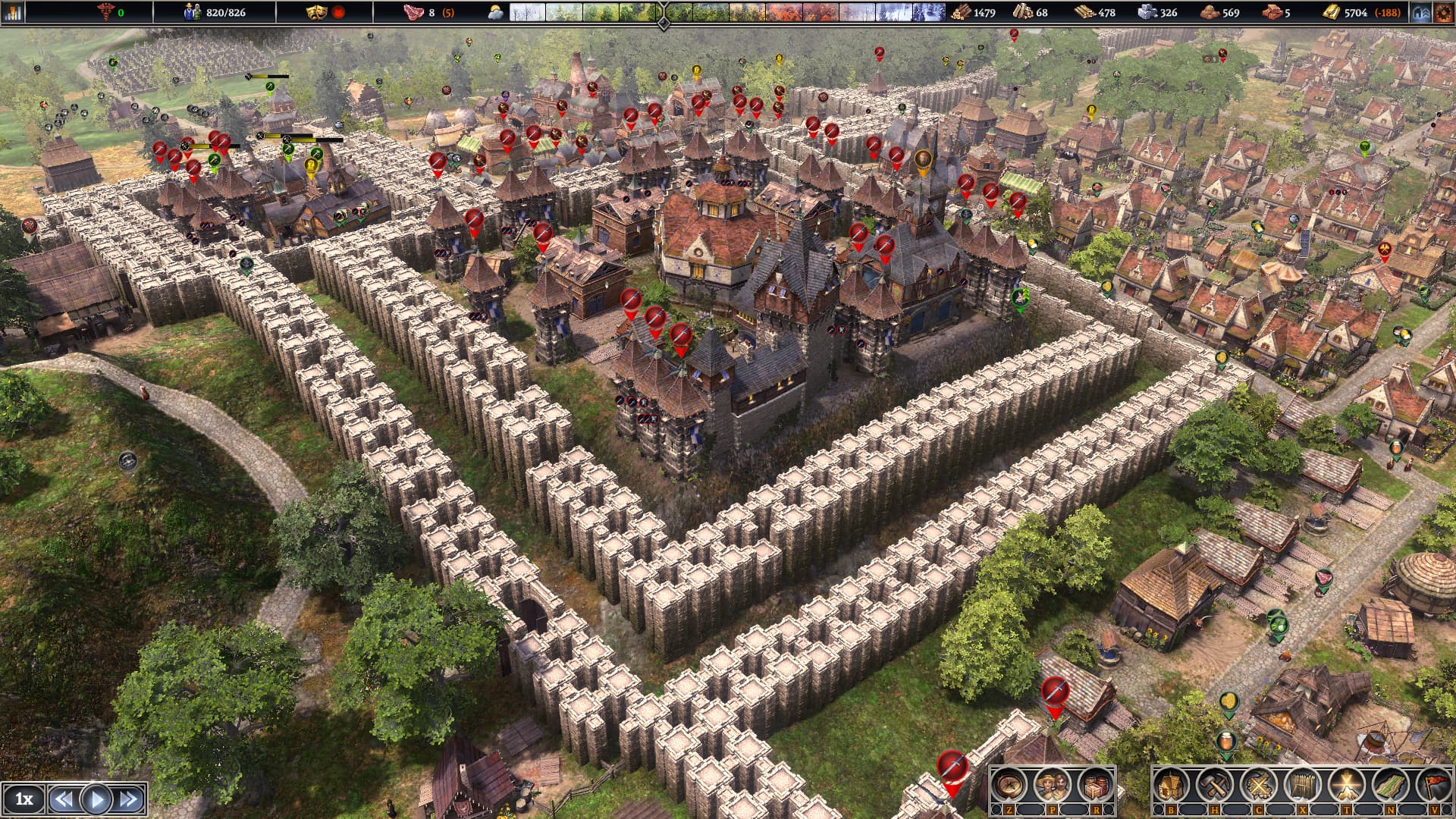
Task: Open the compass navigation panel
Action: click(x=1009, y=786)
